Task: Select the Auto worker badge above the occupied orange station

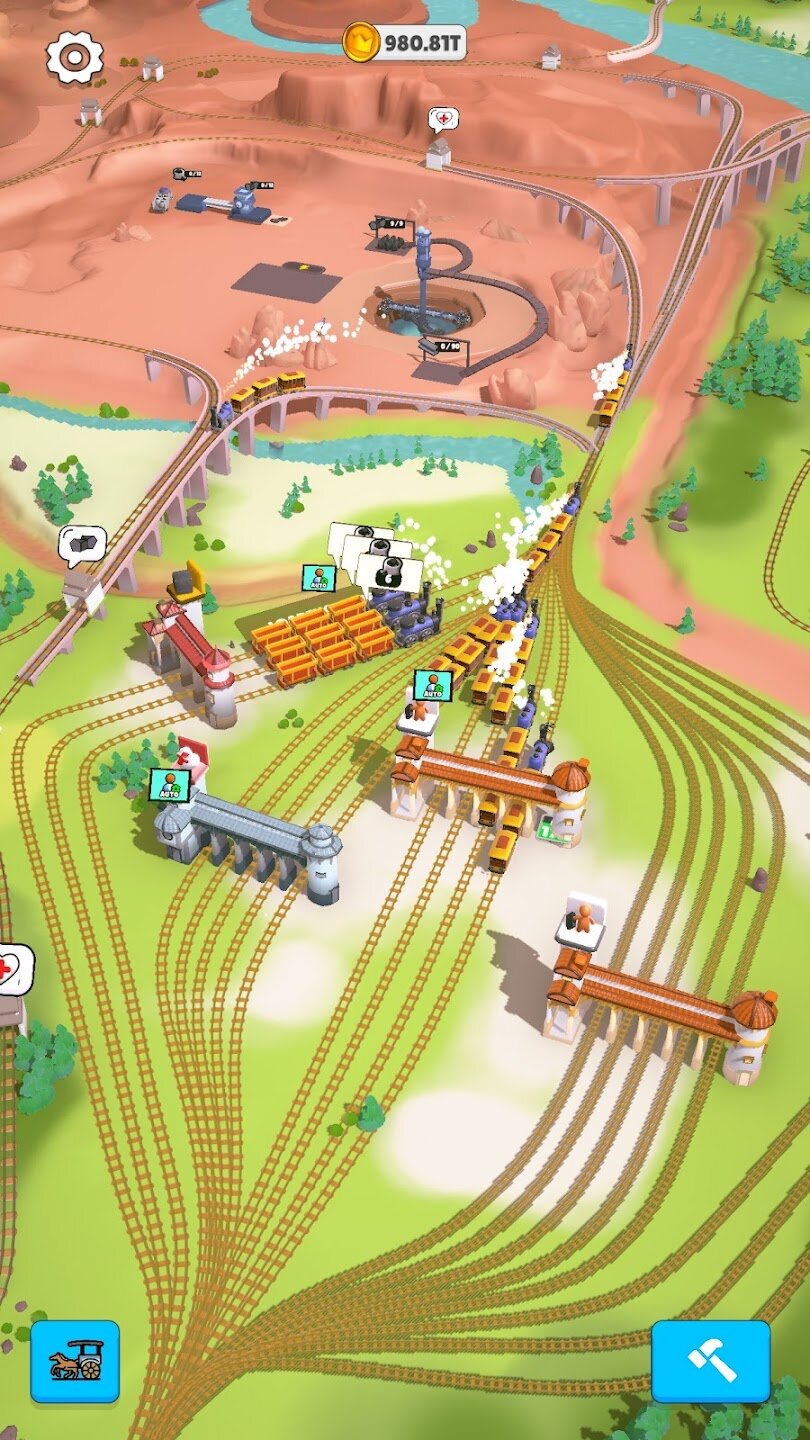Action: pyautogui.click(x=432, y=685)
